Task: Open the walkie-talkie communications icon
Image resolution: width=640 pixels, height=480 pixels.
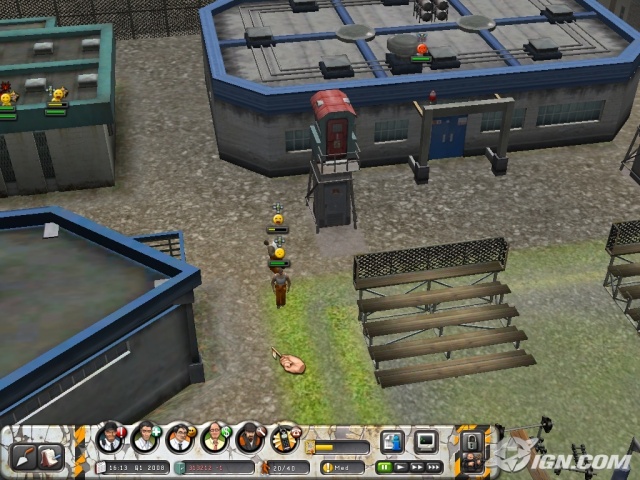Action: tap(285, 437)
